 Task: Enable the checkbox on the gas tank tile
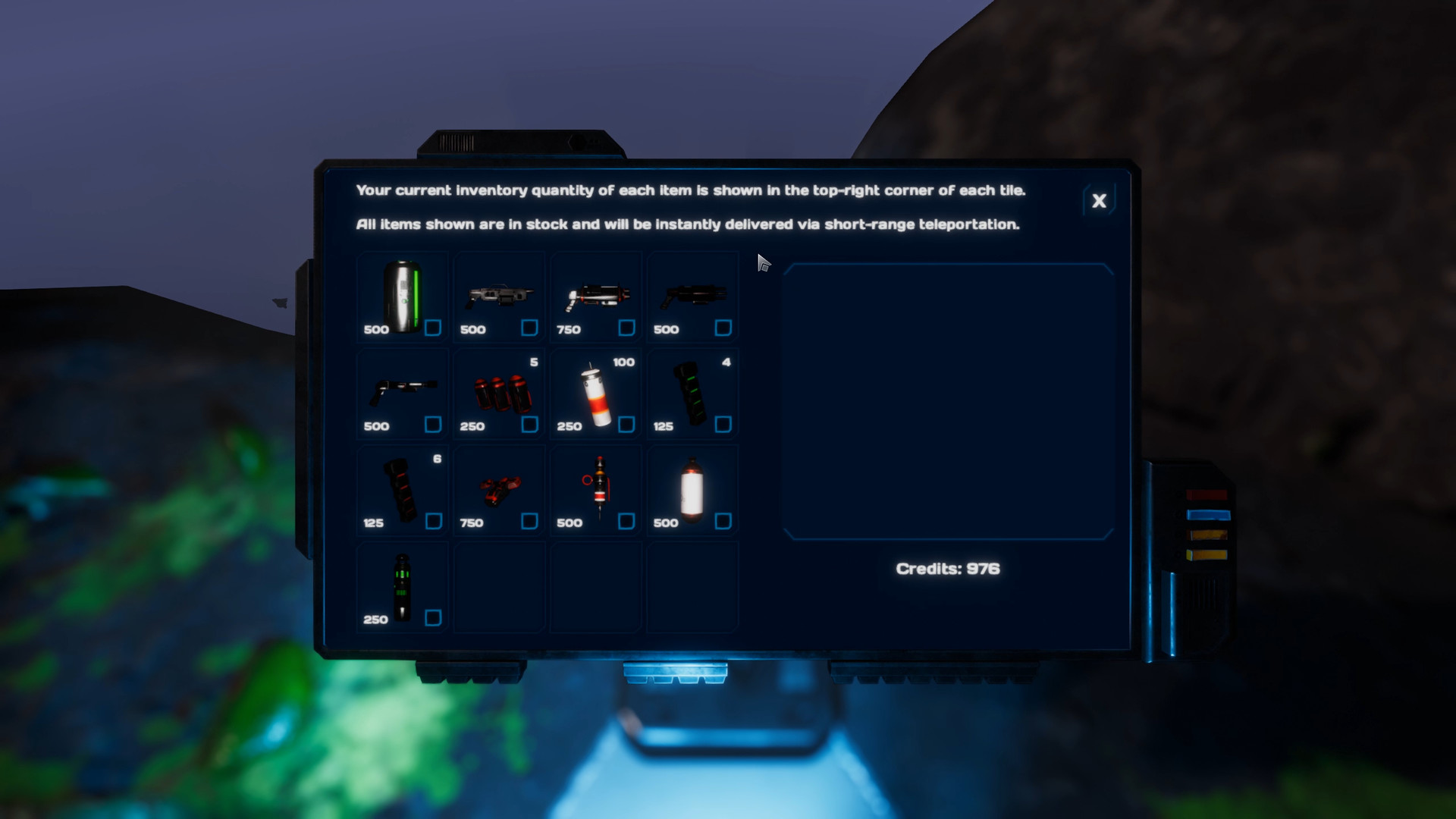coord(723,522)
